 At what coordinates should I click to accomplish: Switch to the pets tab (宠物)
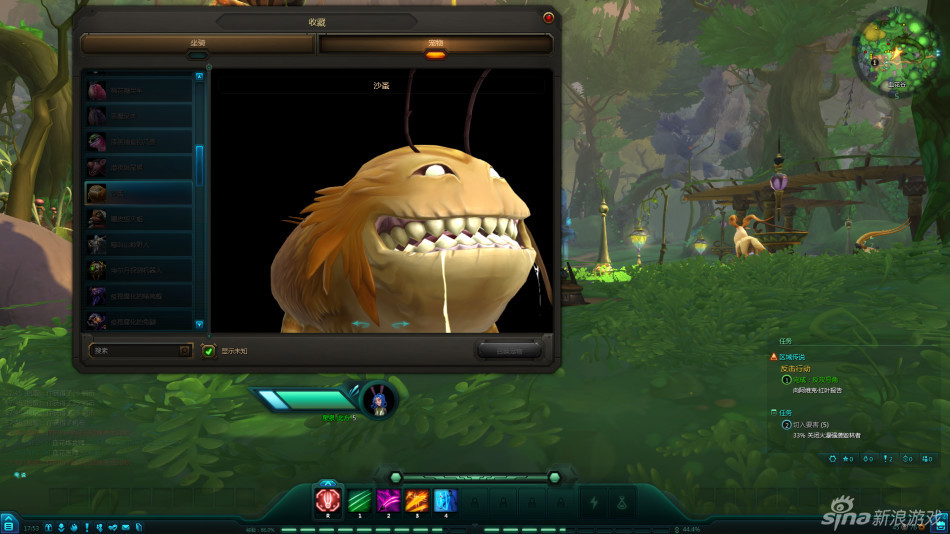[x=435, y=44]
